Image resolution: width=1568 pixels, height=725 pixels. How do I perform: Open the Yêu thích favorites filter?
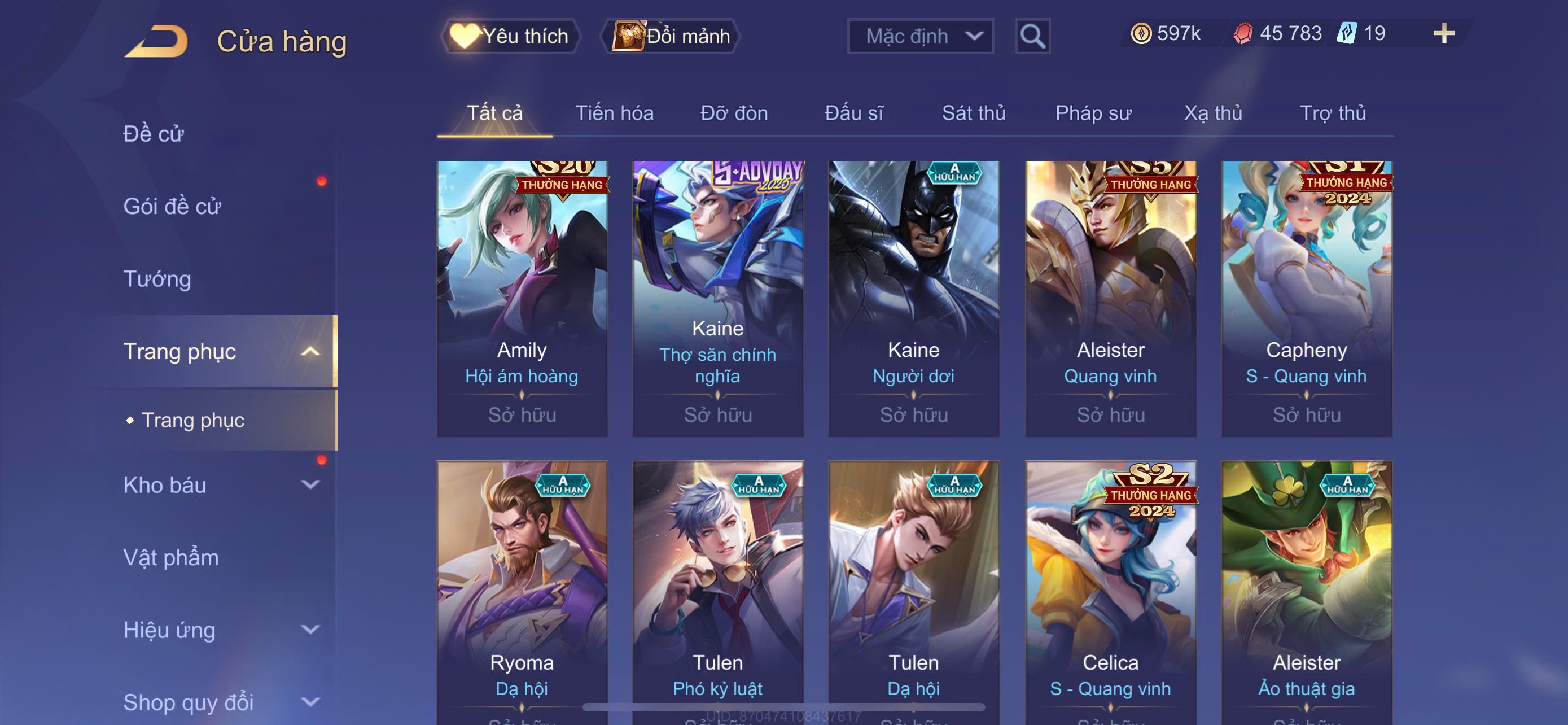510,37
